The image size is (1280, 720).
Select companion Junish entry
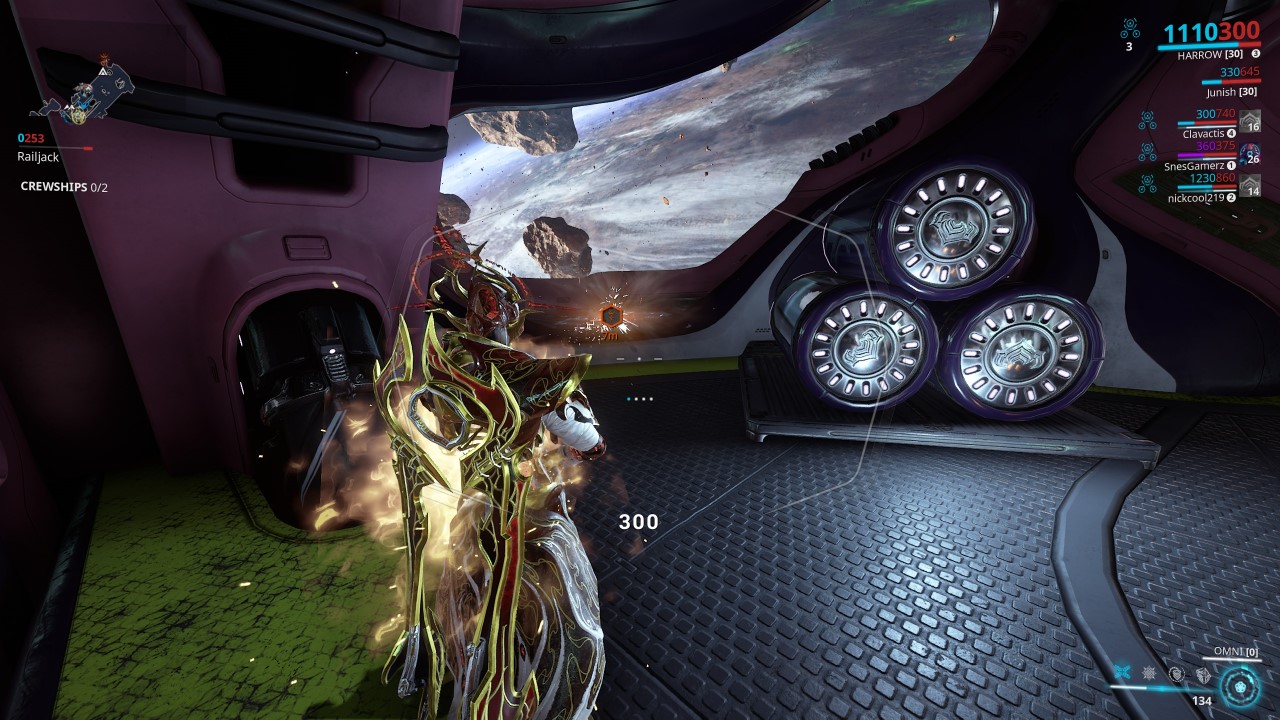click(x=1231, y=92)
